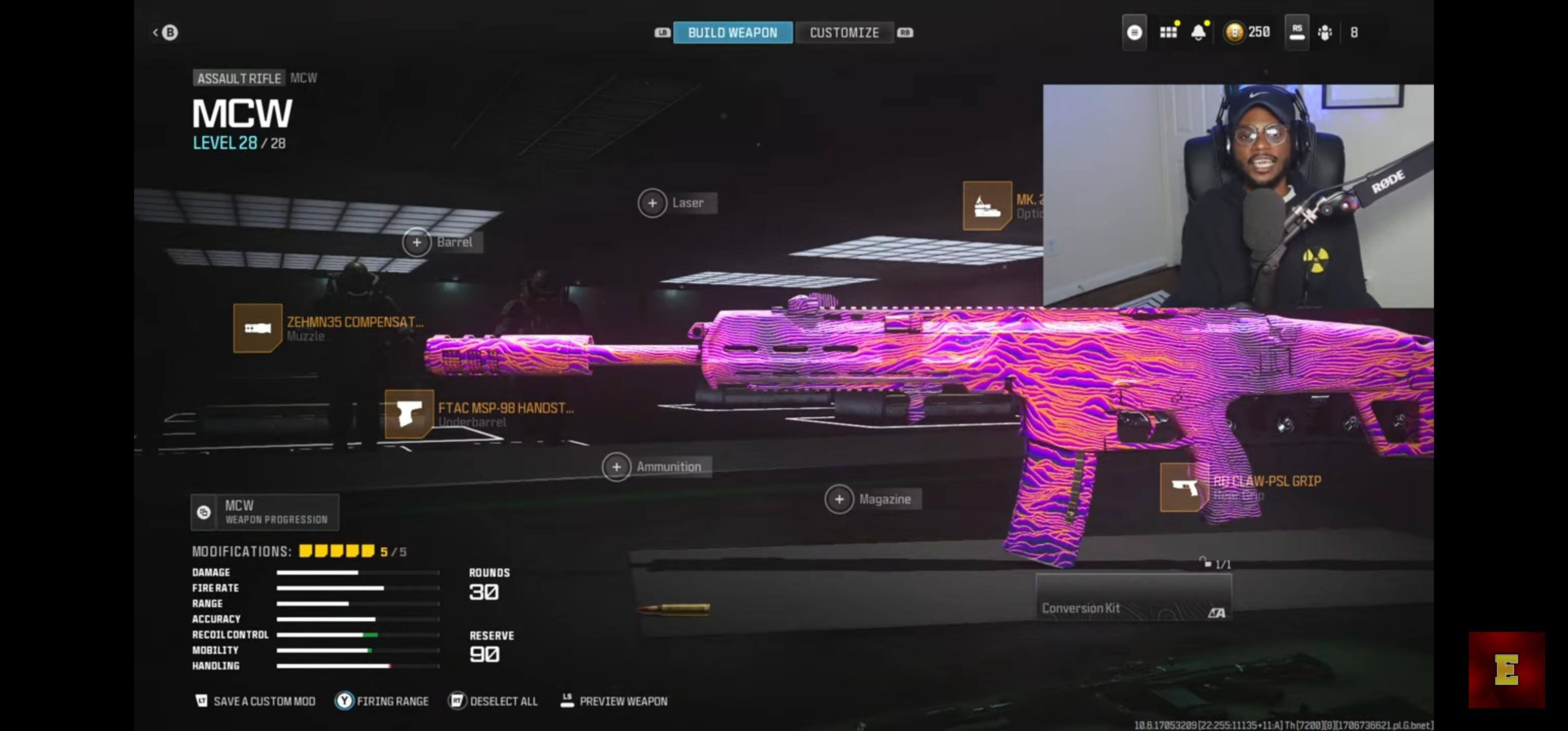Image resolution: width=1568 pixels, height=731 pixels.
Task: Save a custom mod
Action: [255, 701]
